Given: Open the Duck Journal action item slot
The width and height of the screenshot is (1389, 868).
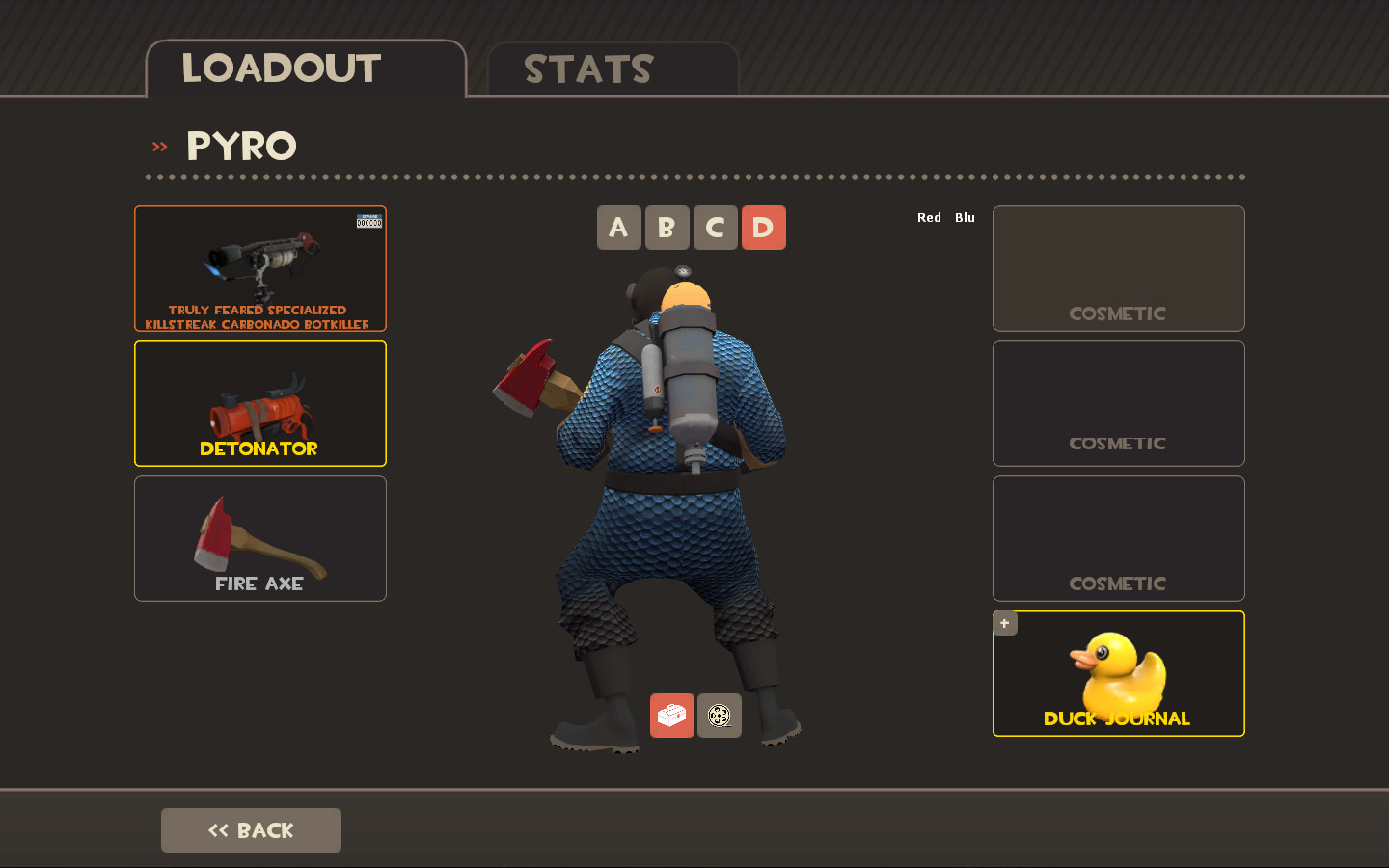Looking at the screenshot, I should (x=1118, y=674).
